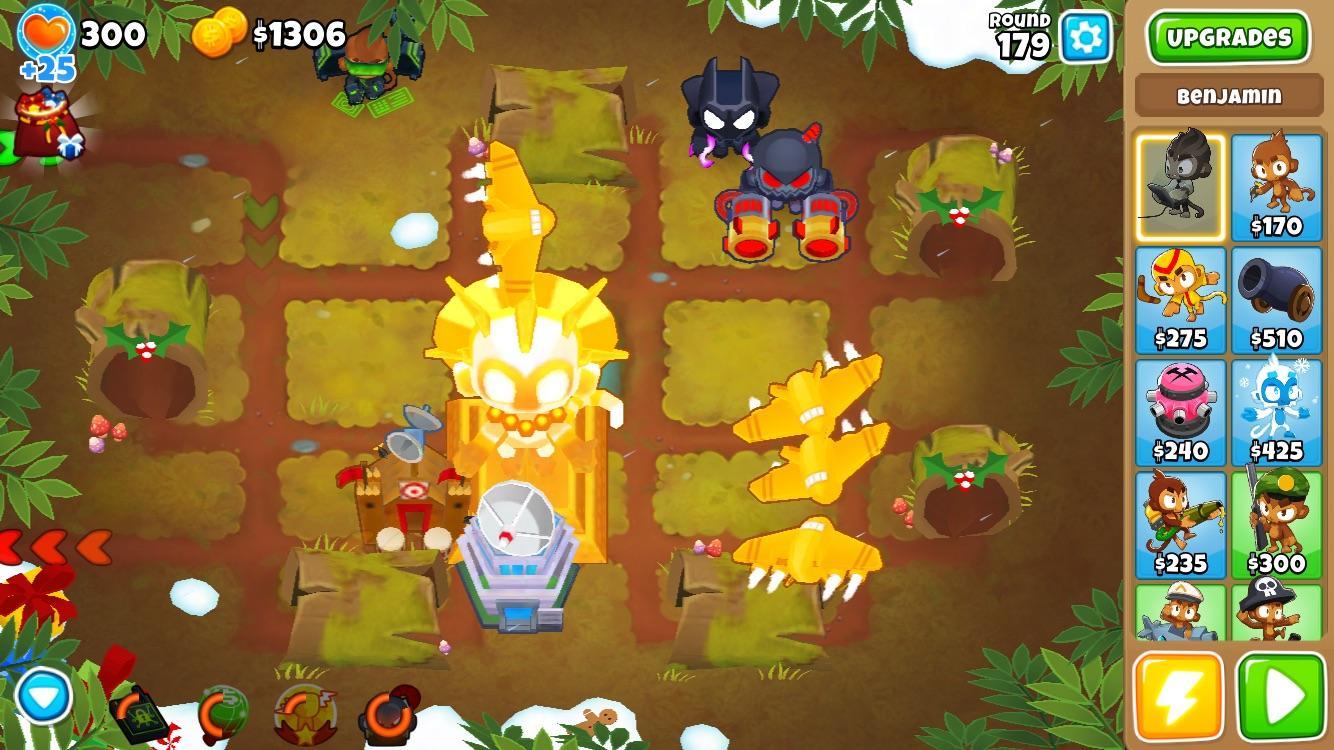
Task: Open the green Upgrades menu
Action: 1228,38
